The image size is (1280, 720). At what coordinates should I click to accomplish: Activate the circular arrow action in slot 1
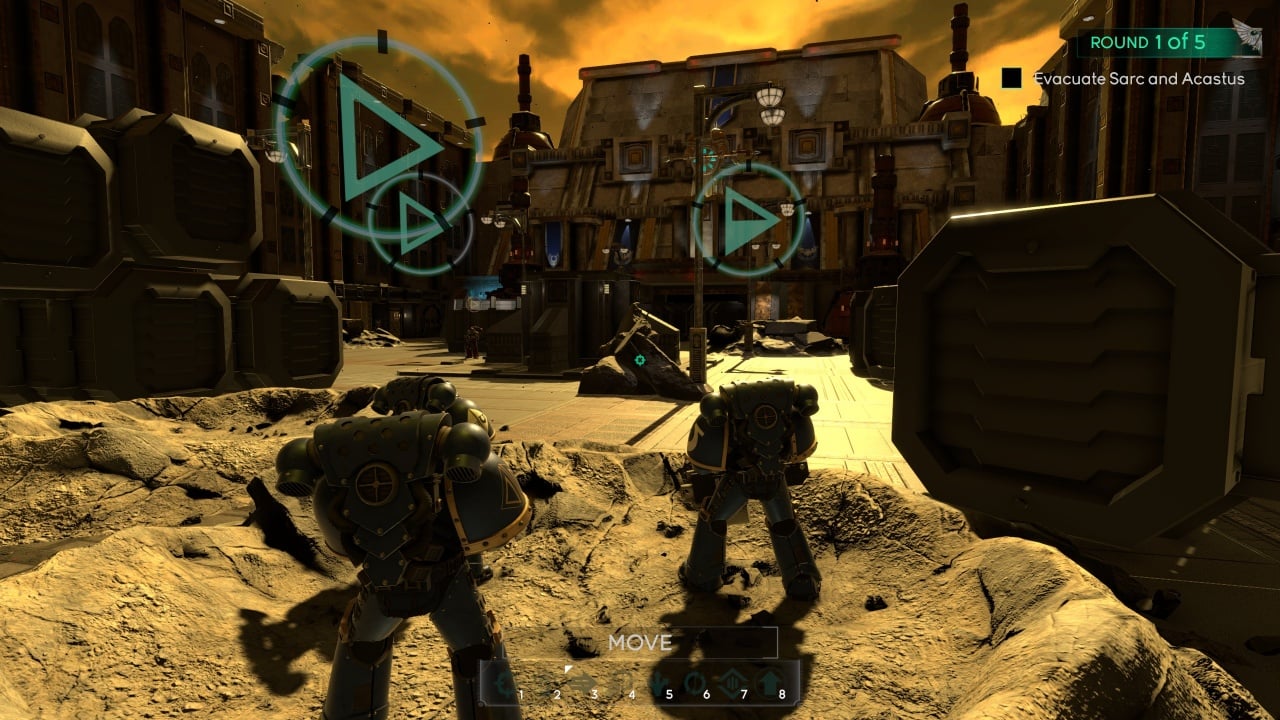pyautogui.click(x=505, y=684)
